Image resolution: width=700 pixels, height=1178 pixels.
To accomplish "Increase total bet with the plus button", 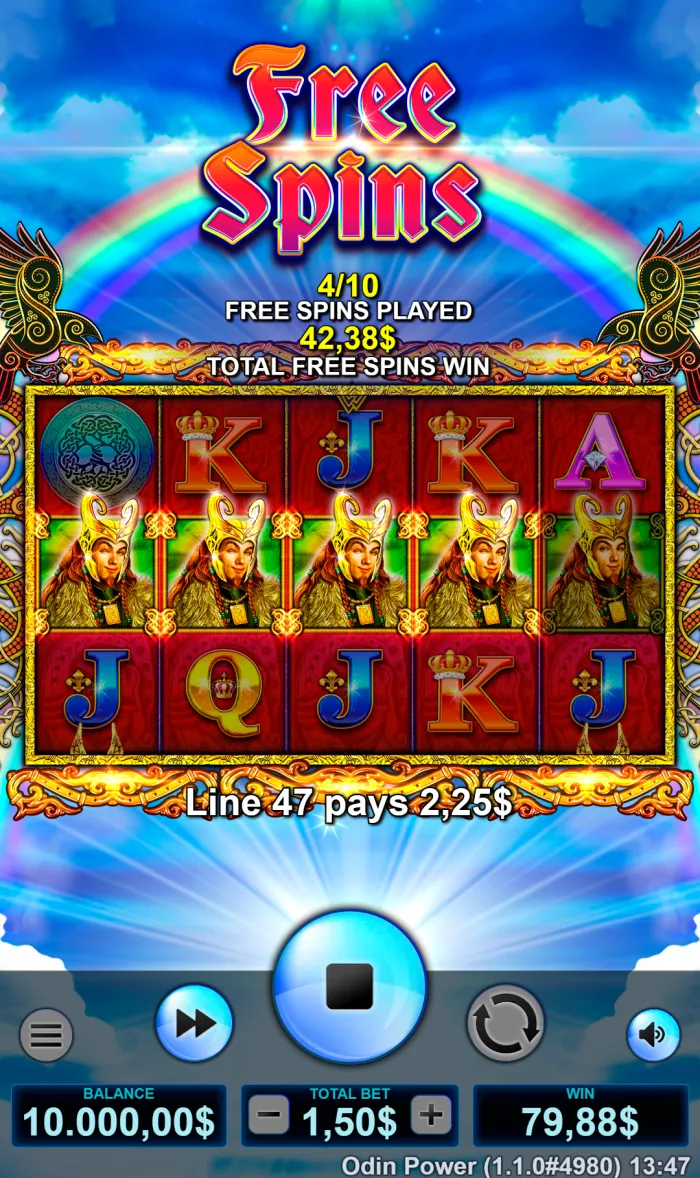I will 431,1115.
